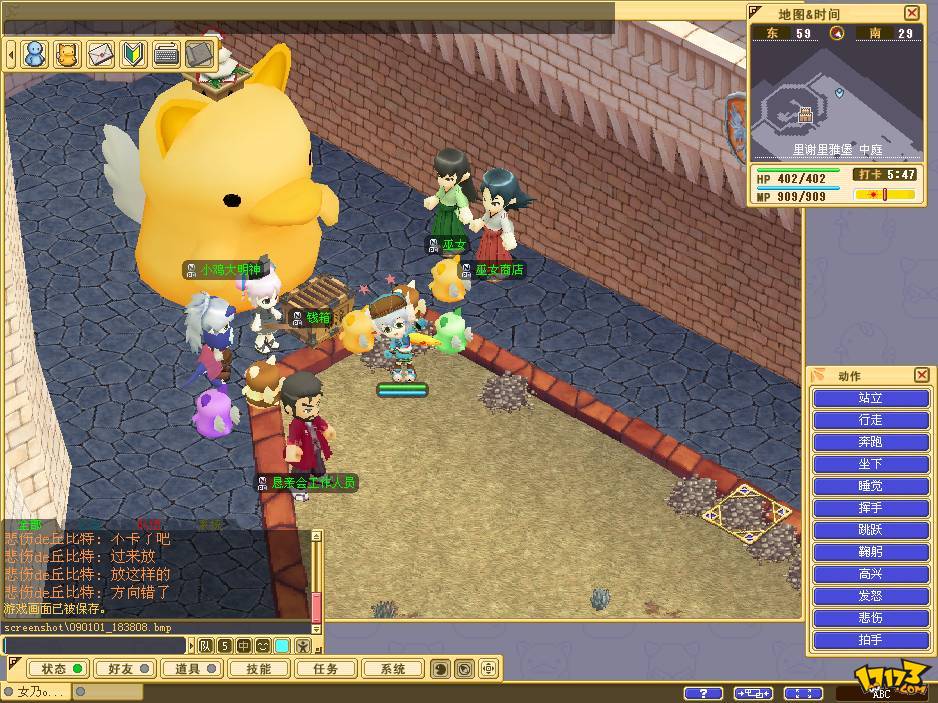The height and width of the screenshot is (703, 938).
Task: Select the 站立 (stand) action
Action: pos(870,398)
